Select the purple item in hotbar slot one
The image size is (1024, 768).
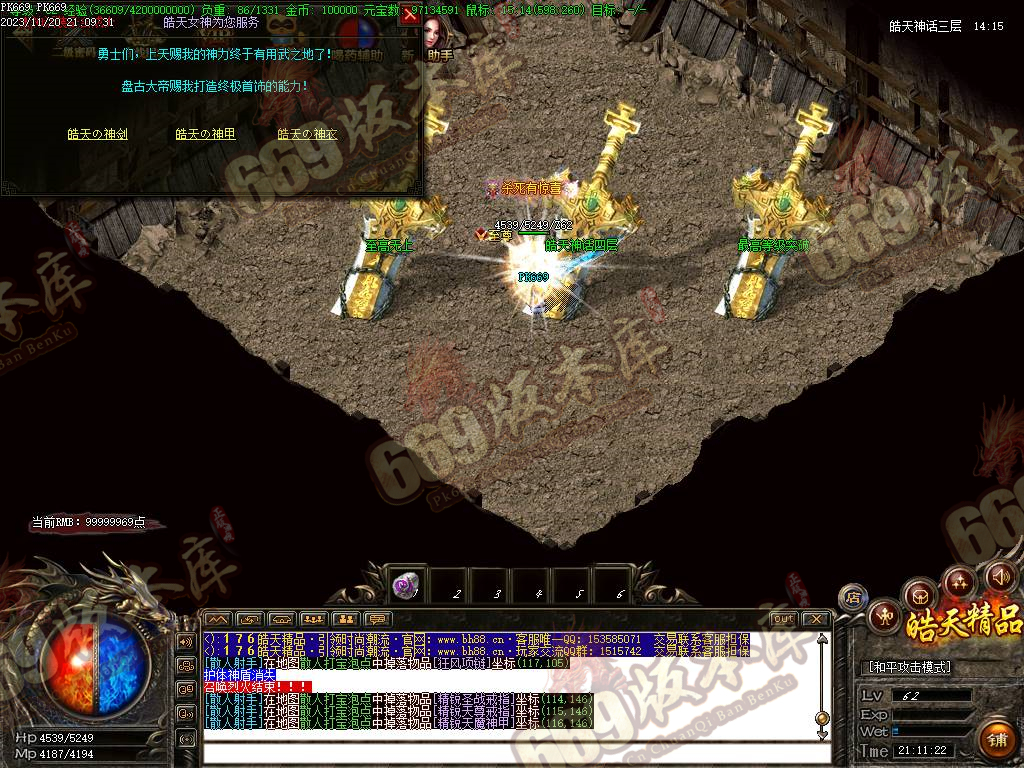click(407, 584)
